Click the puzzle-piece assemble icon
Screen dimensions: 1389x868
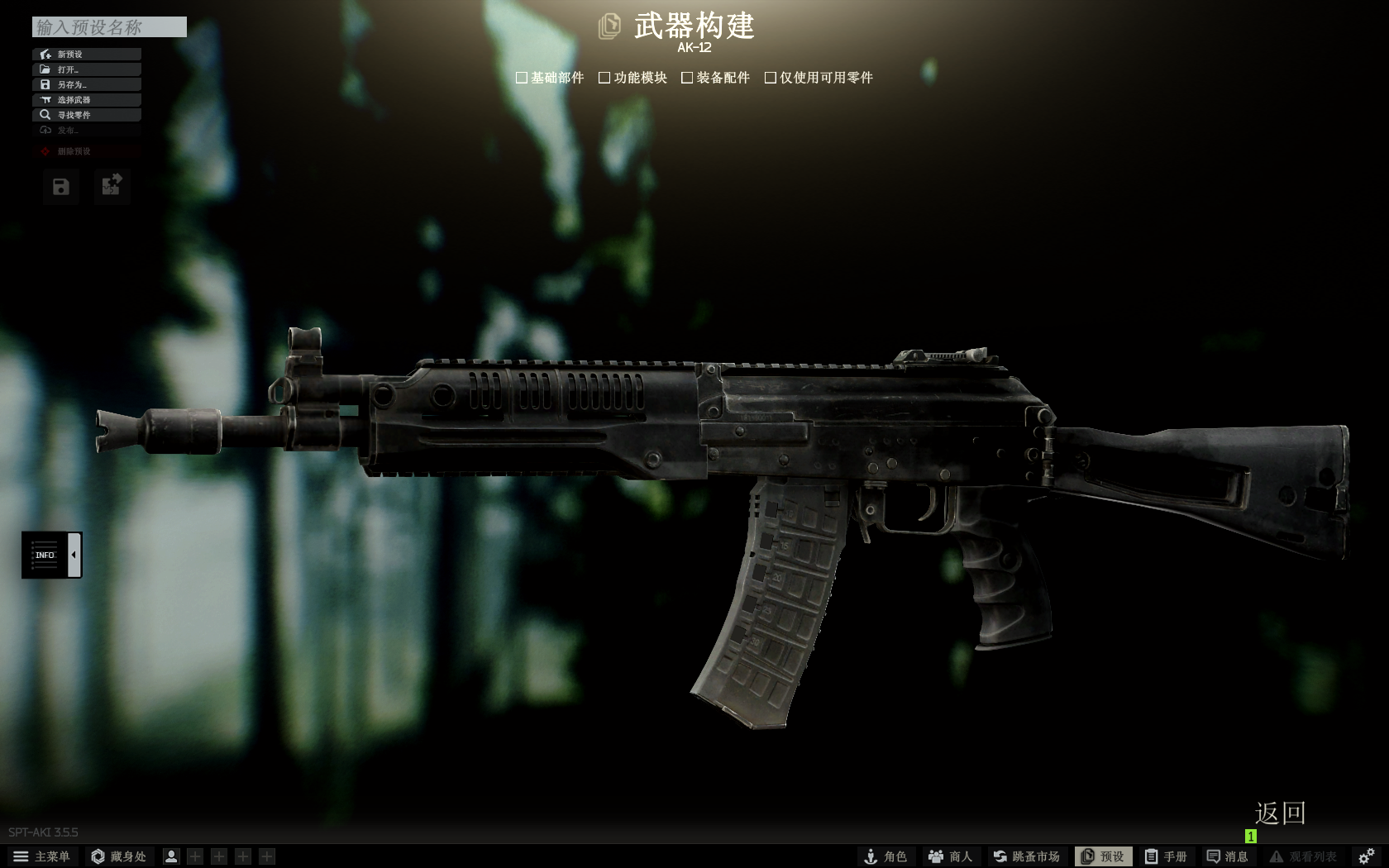112,187
